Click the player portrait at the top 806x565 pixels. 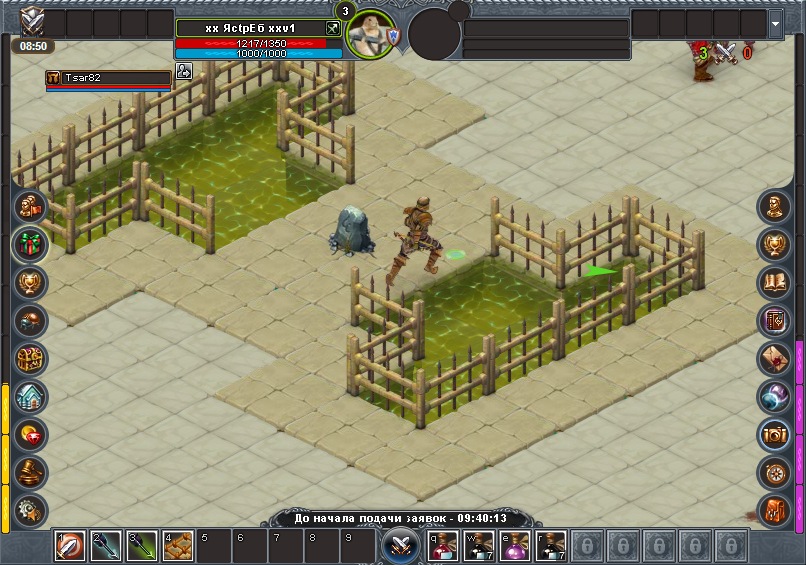pos(370,34)
